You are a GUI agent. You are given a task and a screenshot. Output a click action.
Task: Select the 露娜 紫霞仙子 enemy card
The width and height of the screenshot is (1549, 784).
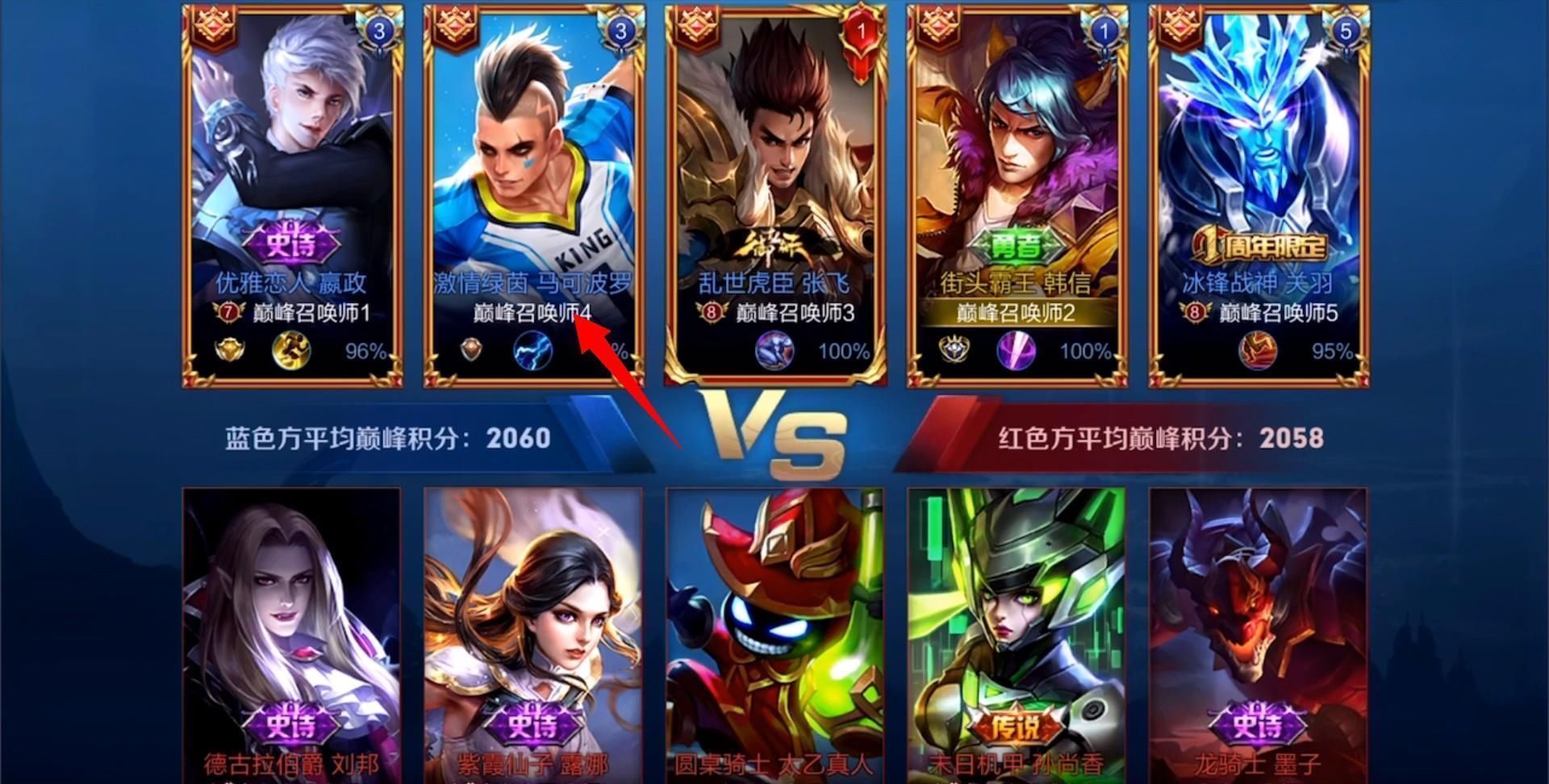tap(533, 629)
